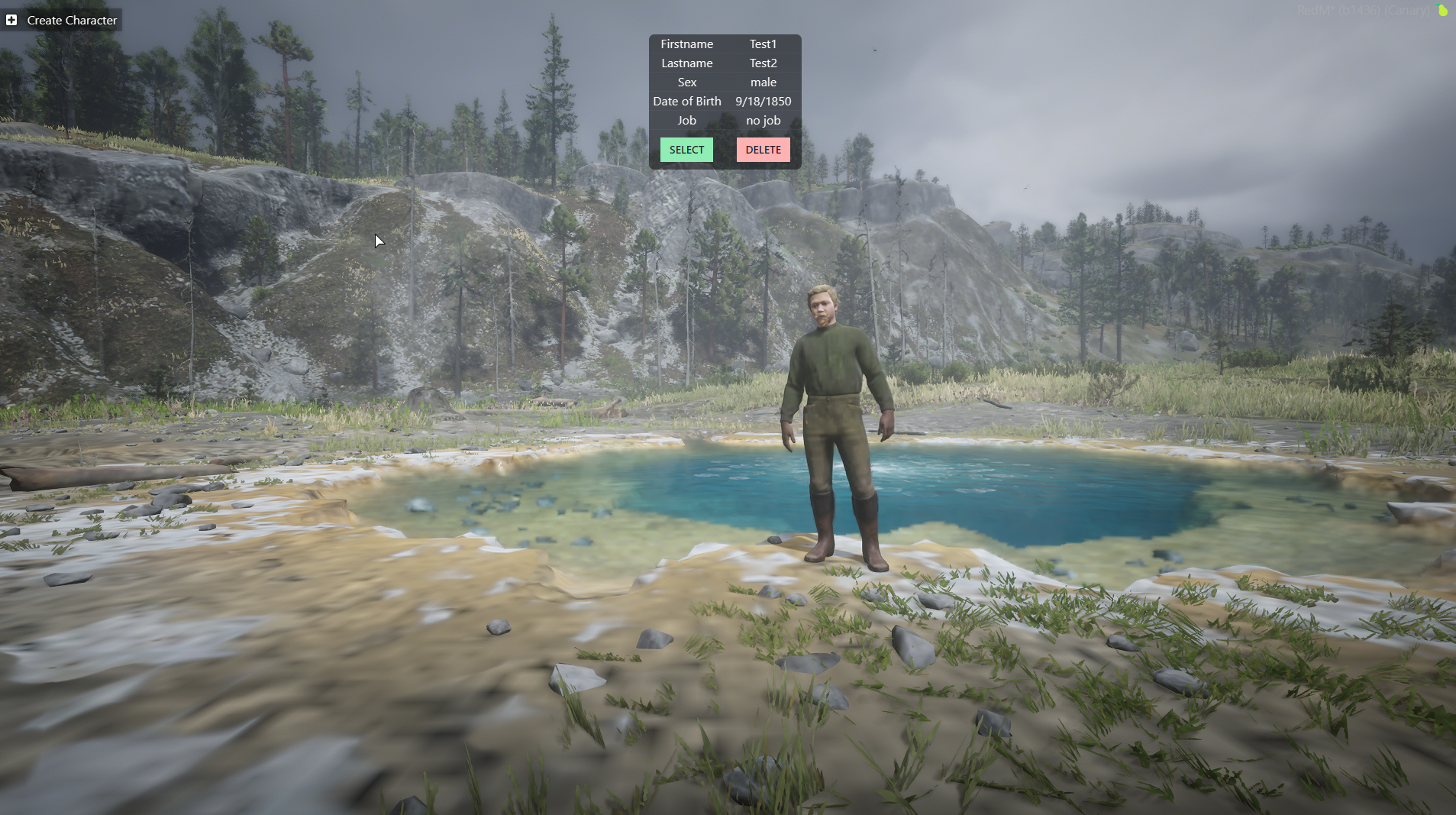Image resolution: width=1456 pixels, height=815 pixels.
Task: Click the Create Character text label
Action: pos(72,20)
